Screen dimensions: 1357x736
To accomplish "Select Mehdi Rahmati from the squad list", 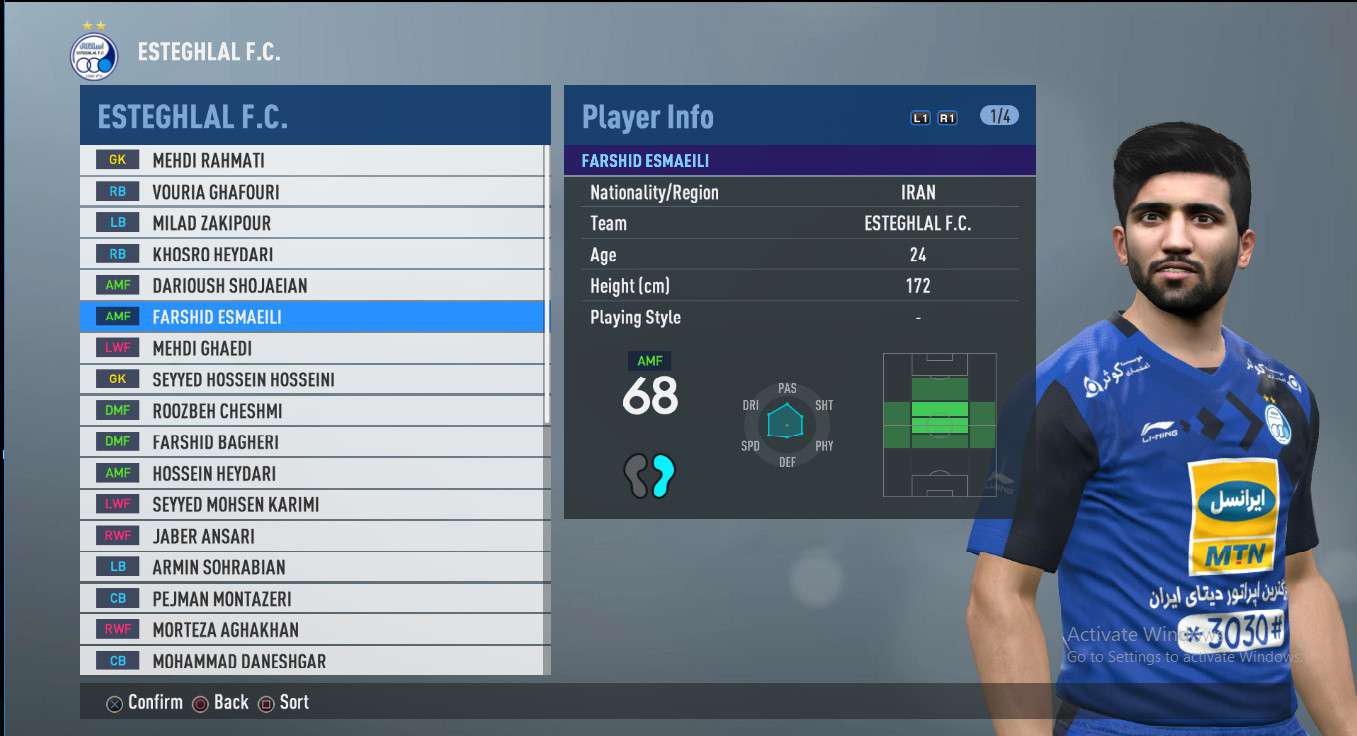I will point(312,160).
